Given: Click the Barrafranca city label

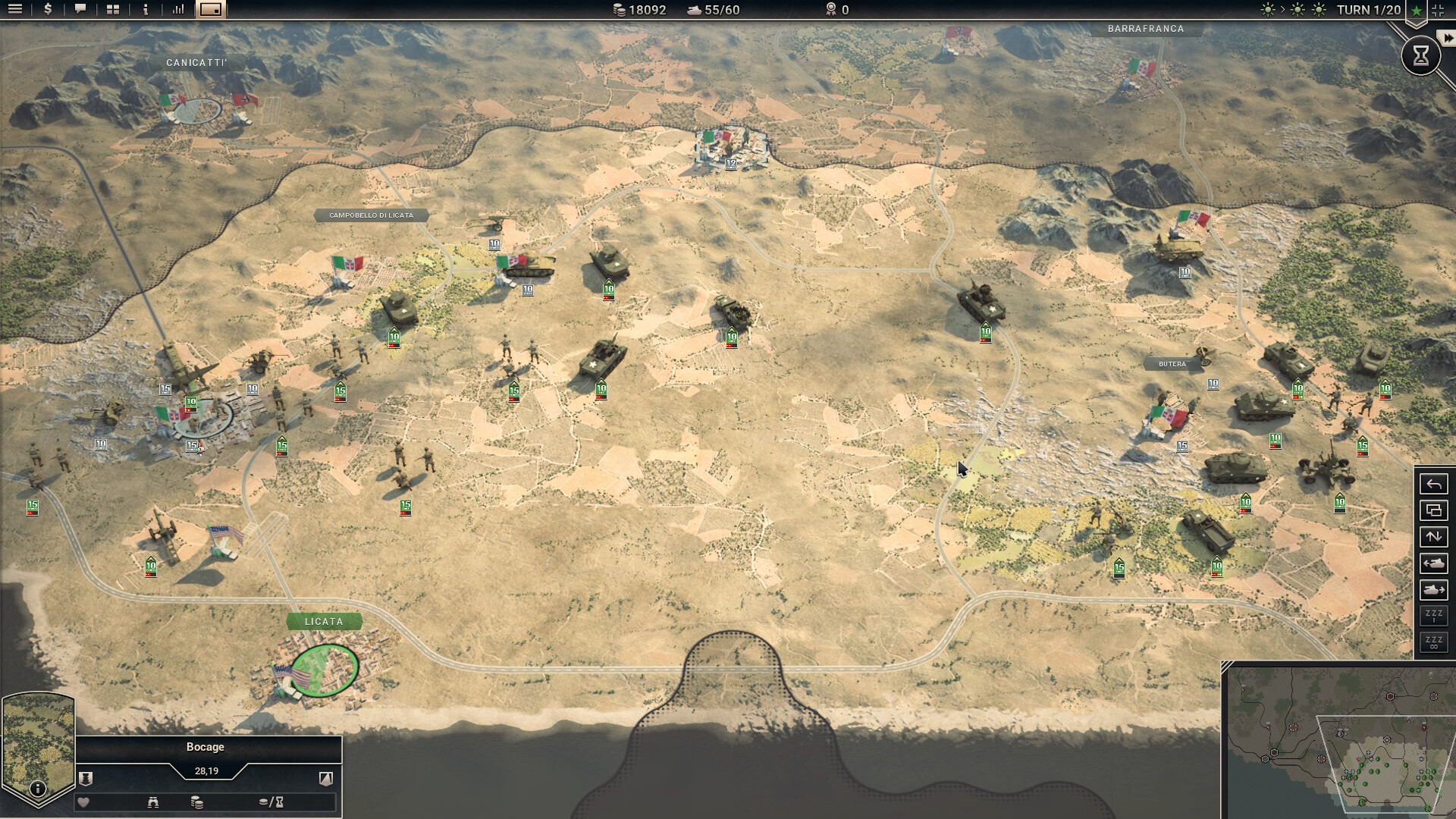Looking at the screenshot, I should (x=1147, y=29).
